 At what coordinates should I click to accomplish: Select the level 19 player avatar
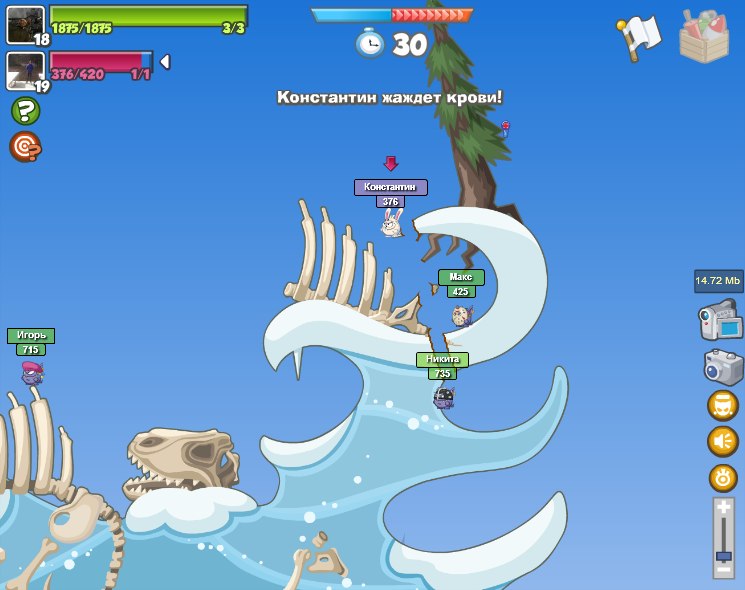click(25, 71)
